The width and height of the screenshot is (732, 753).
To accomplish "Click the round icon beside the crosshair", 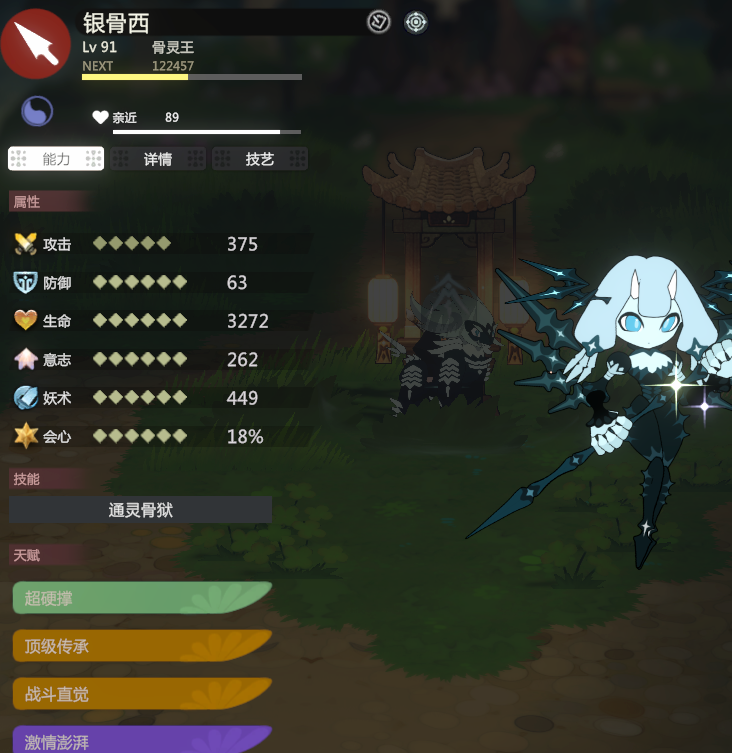I will 378,21.
